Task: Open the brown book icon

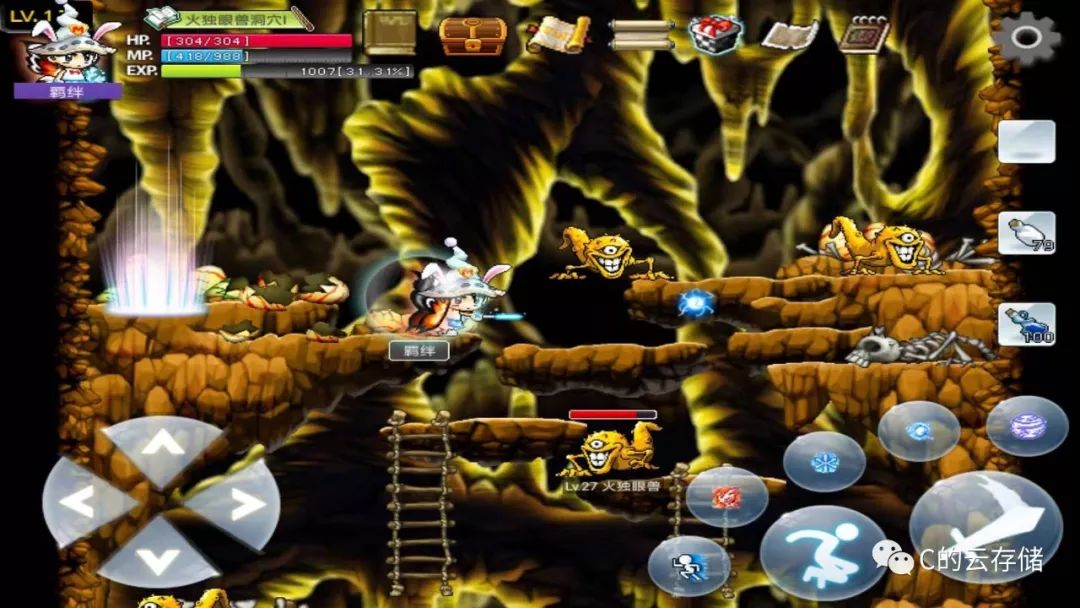Action: pos(389,33)
